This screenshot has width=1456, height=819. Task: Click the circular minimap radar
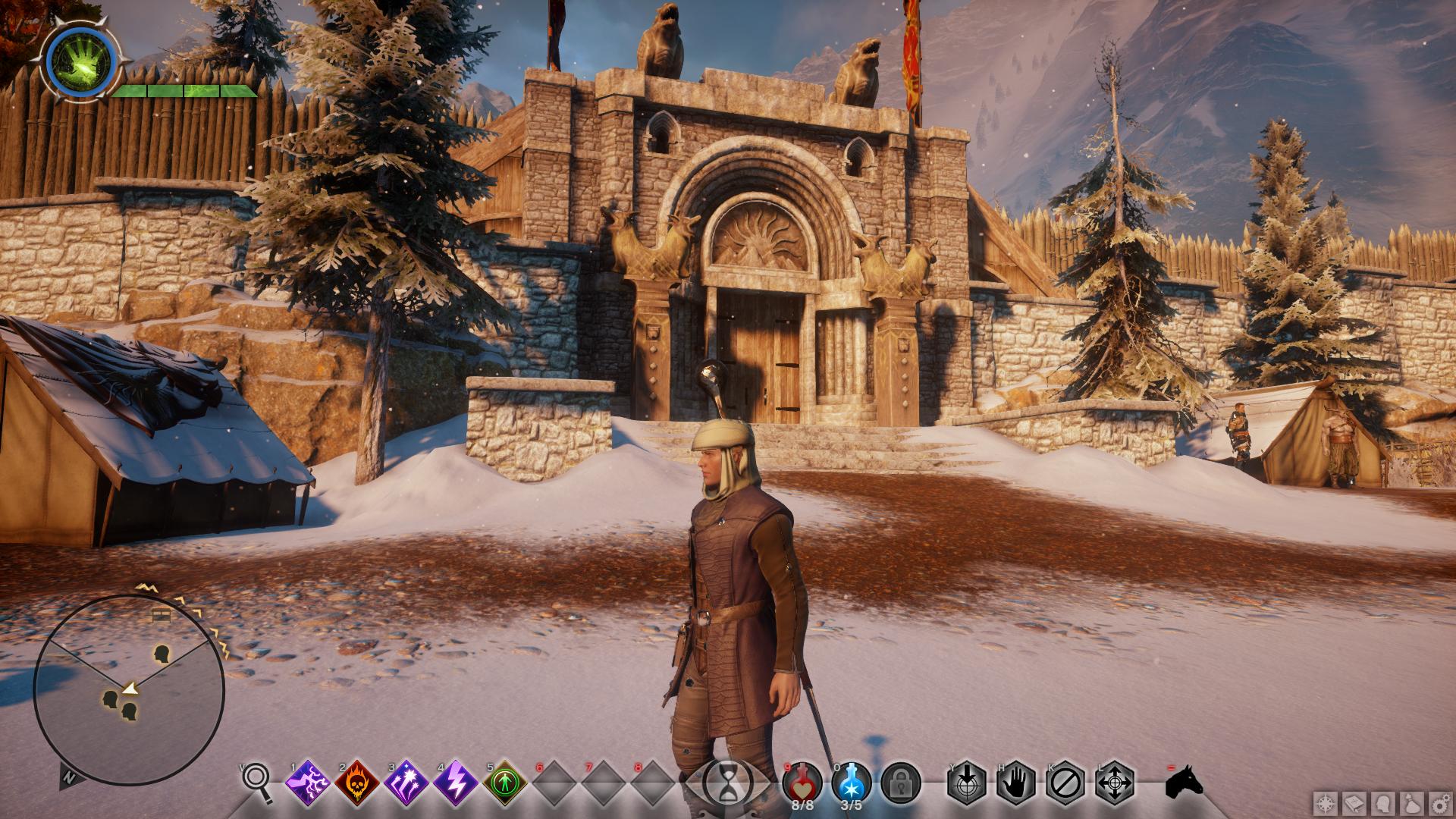(129, 689)
